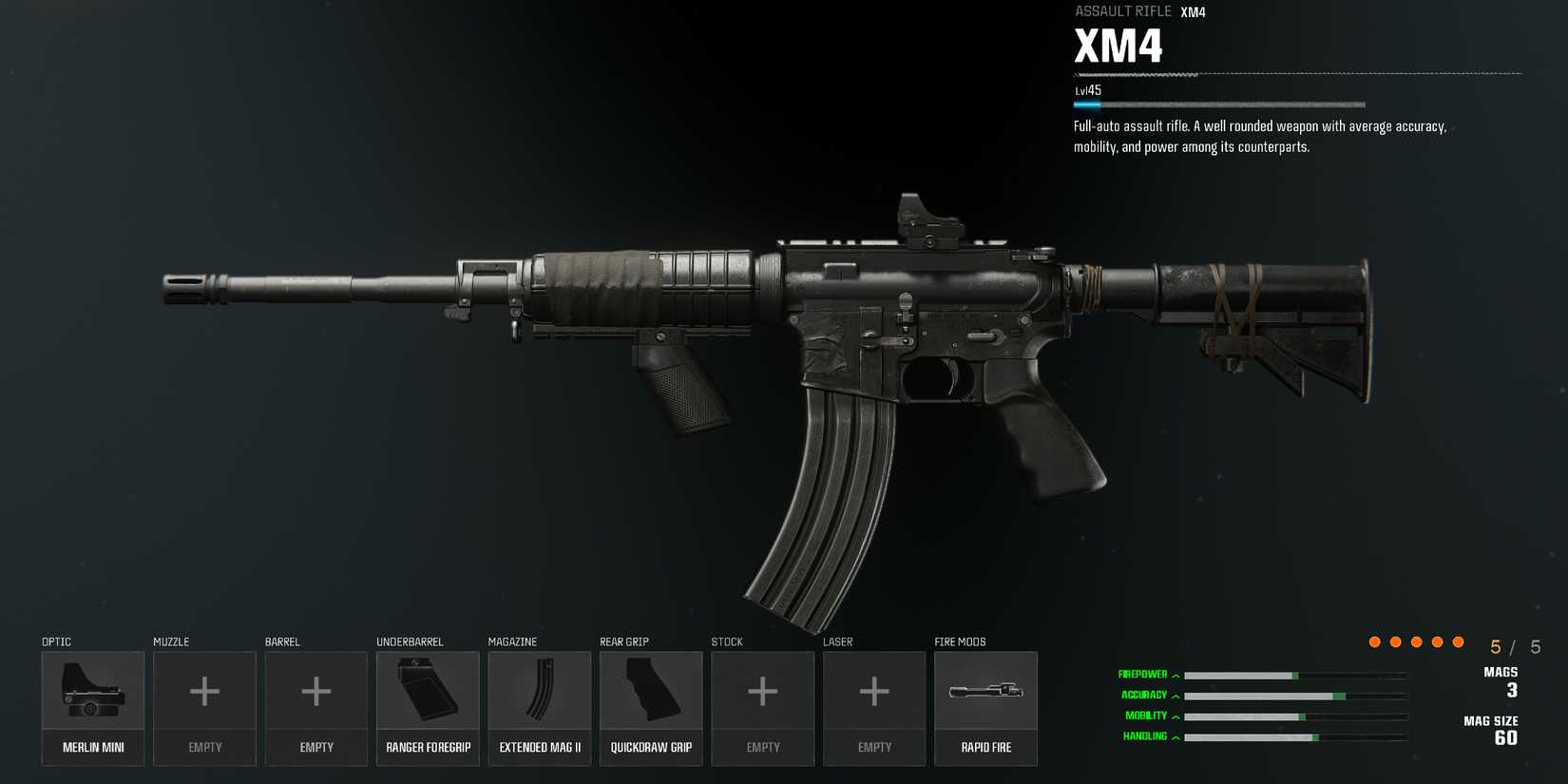Screen dimensions: 1568x784
Task: Select the Merlin Mini optic attachment icon
Action: click(x=92, y=691)
